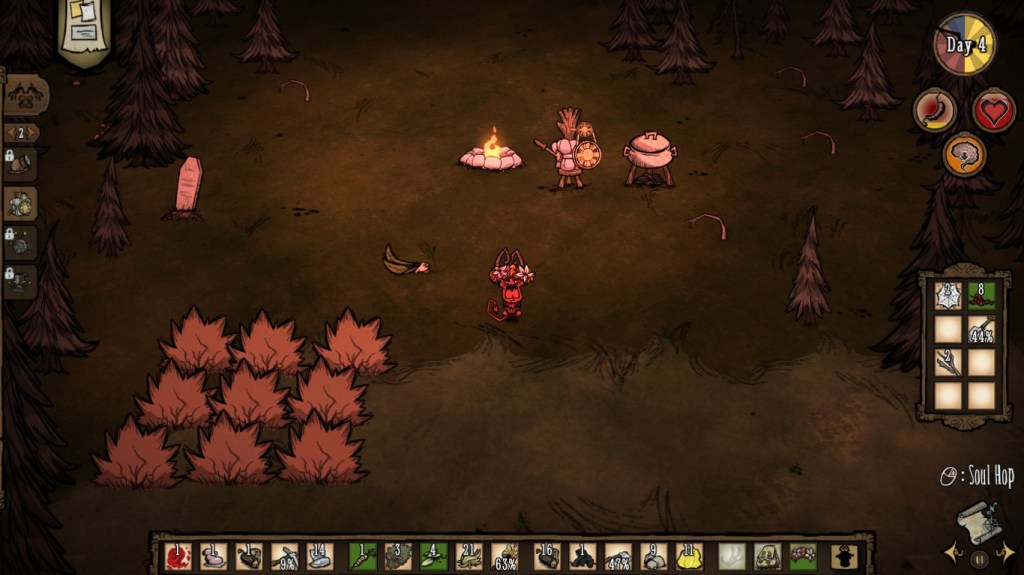Pick the 44% durability tool in backpack
The image size is (1024, 575).
[x=981, y=329]
